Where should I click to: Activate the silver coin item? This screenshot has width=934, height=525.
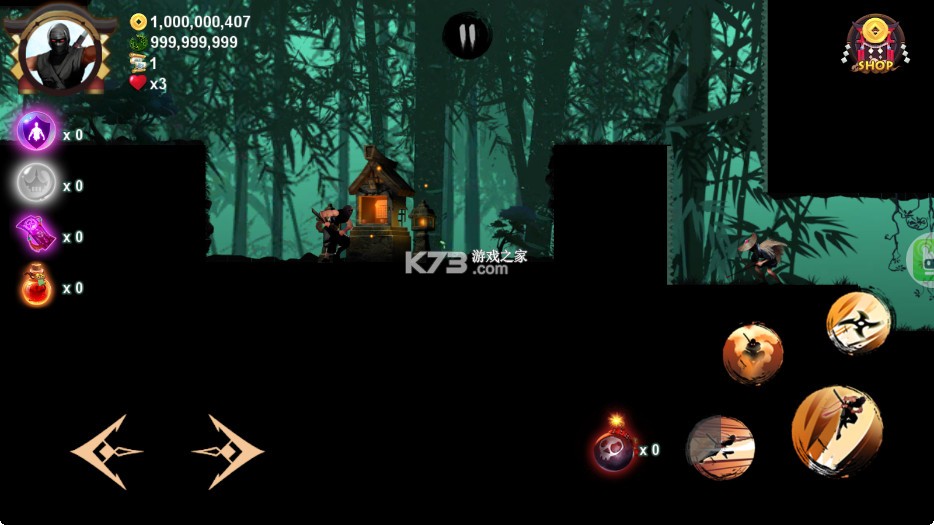point(37,184)
